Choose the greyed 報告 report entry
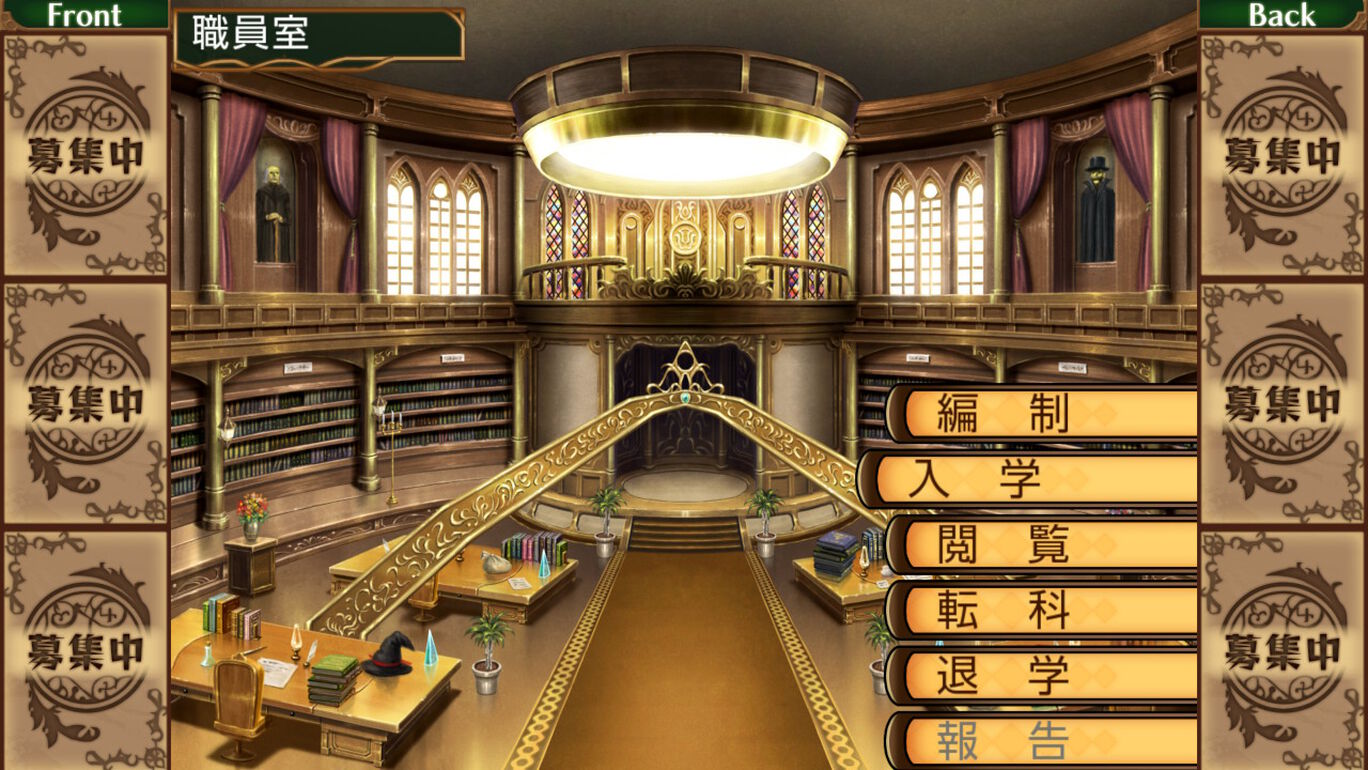Viewport: 1368px width, 770px height. point(1045,741)
